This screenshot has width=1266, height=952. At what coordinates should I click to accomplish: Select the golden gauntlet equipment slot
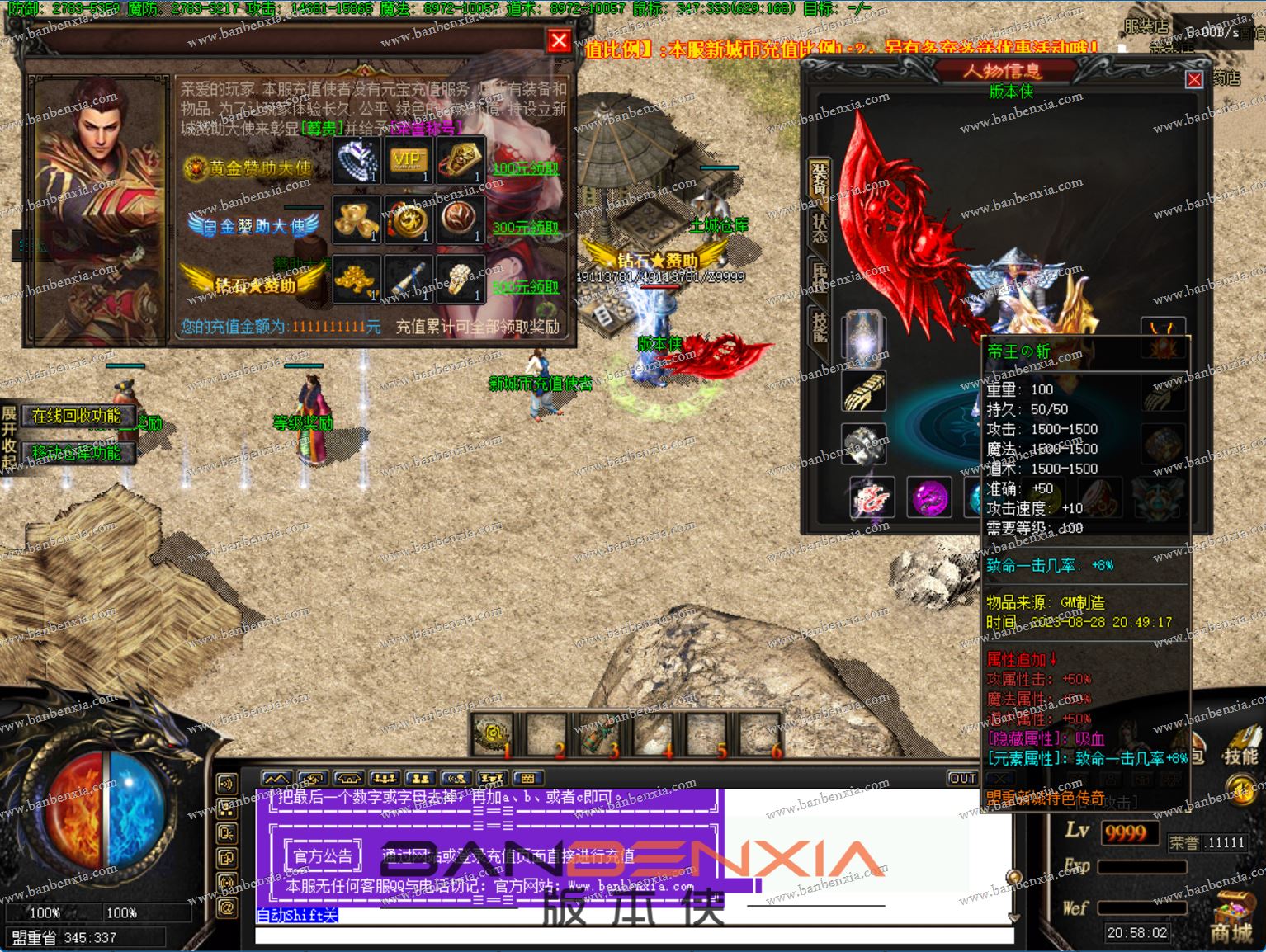[x=864, y=390]
